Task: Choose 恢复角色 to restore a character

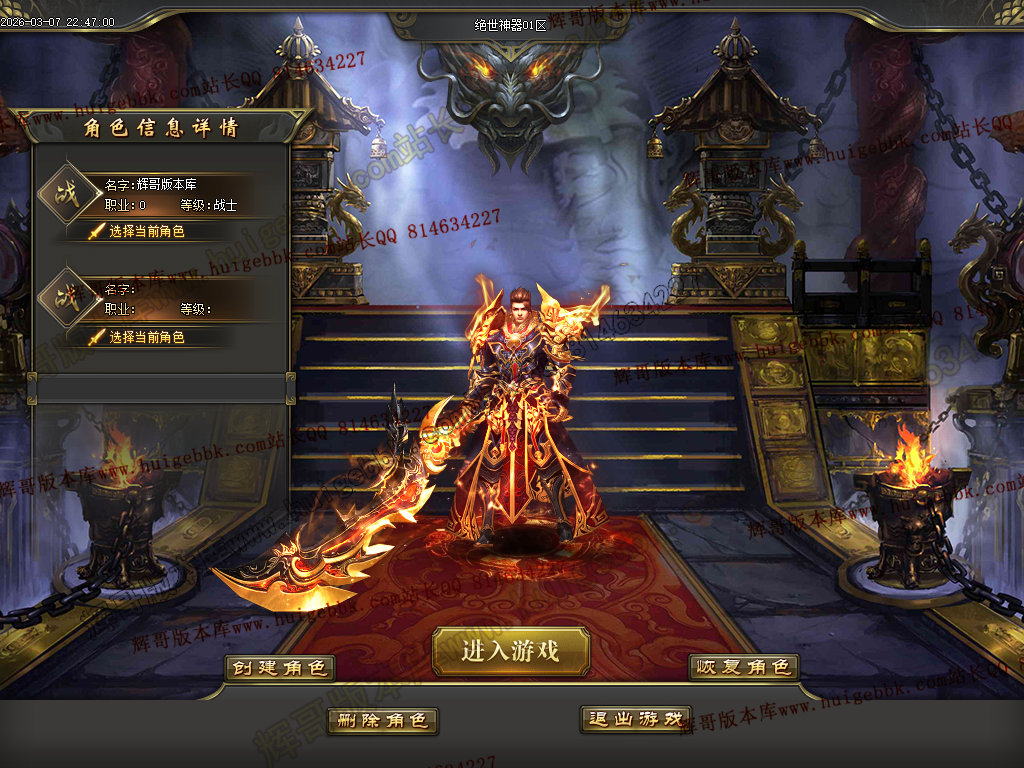Action: click(743, 667)
